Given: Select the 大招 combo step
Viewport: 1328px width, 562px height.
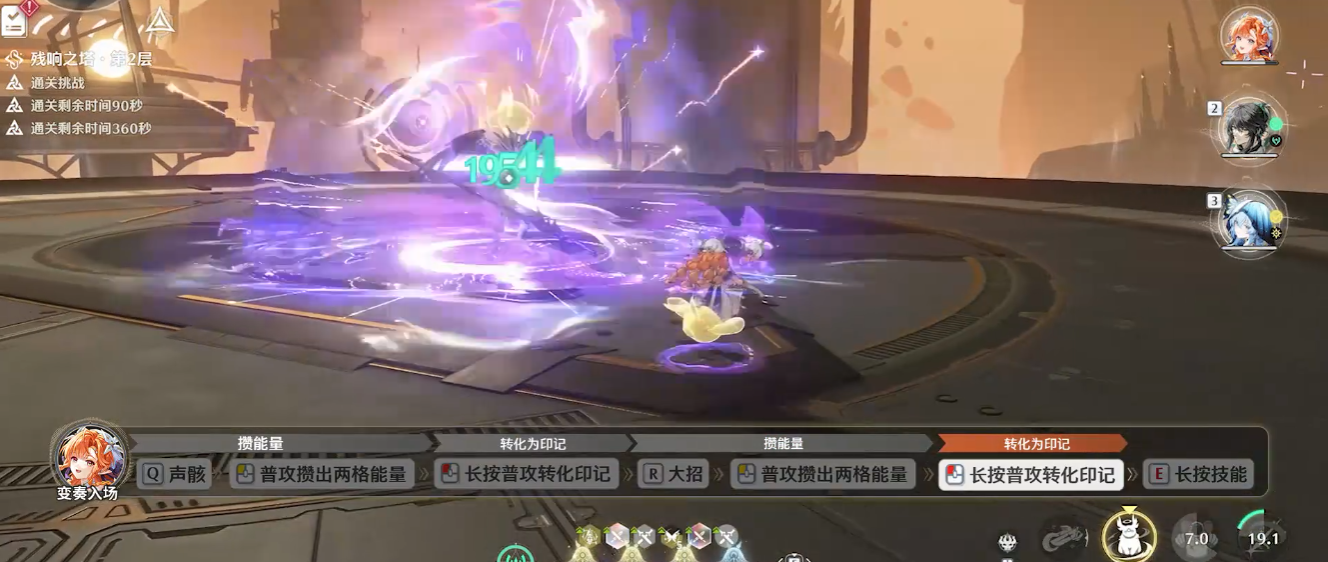Looking at the screenshot, I should 672,474.
